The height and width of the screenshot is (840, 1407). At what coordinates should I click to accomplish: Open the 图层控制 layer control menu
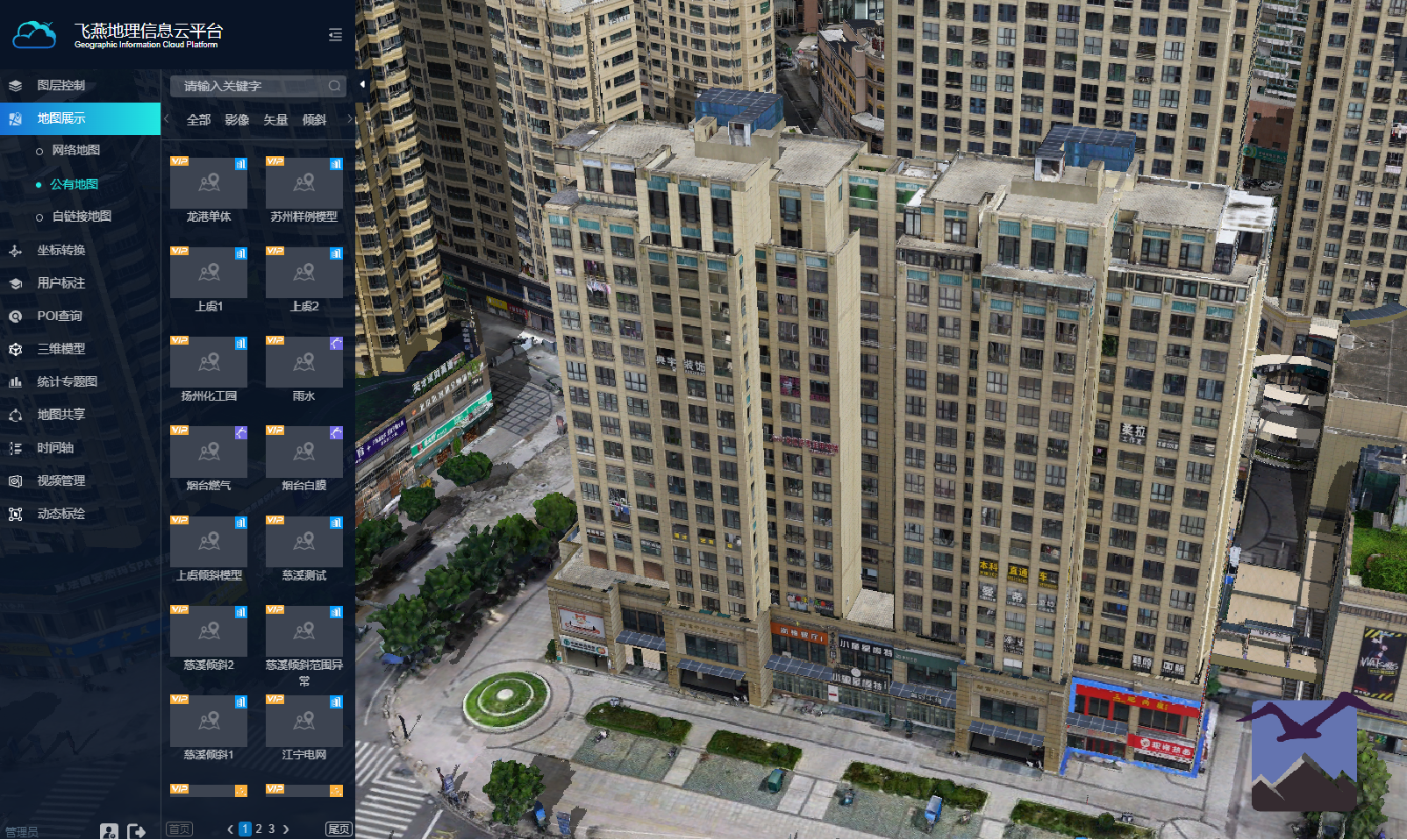point(61,85)
